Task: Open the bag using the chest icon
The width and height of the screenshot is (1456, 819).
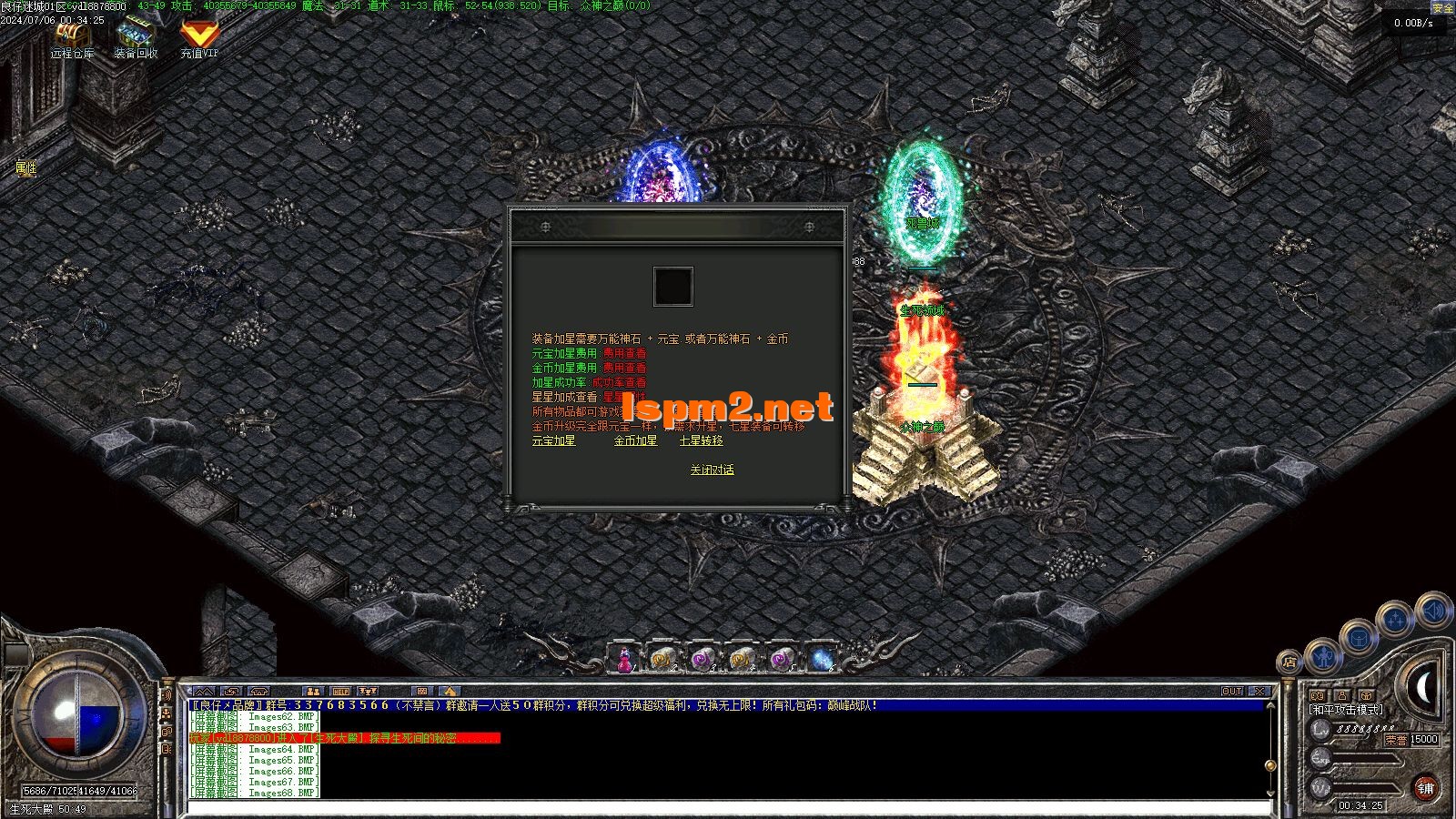Action: (1358, 638)
